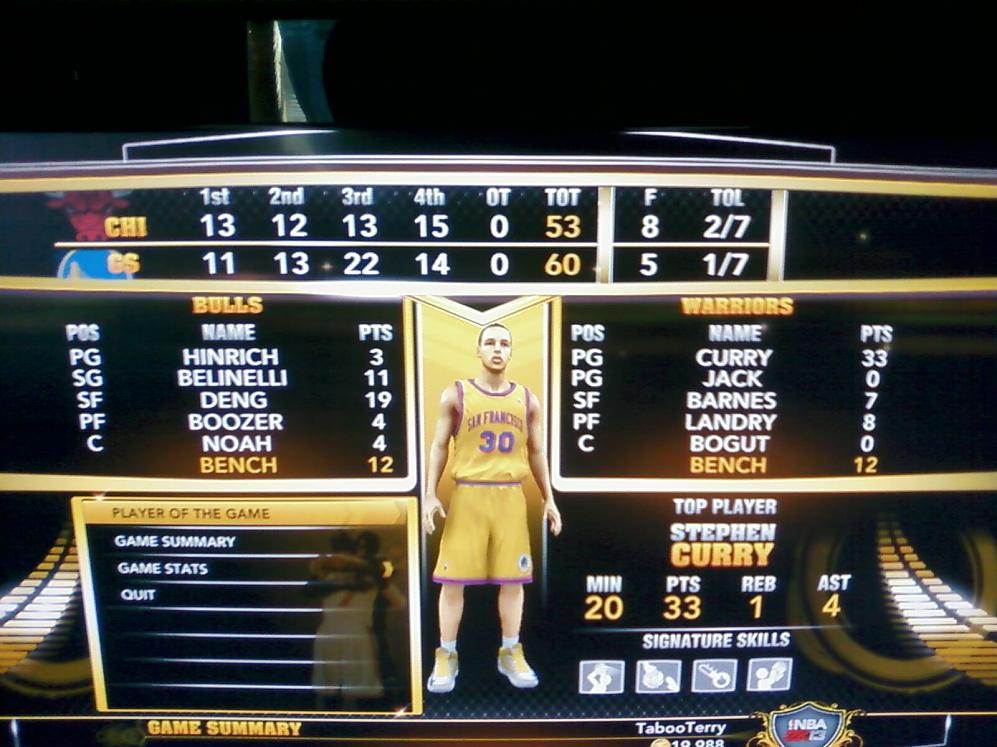The height and width of the screenshot is (747, 997).
Task: Open the Game Stats menu entry
Action: click(163, 568)
